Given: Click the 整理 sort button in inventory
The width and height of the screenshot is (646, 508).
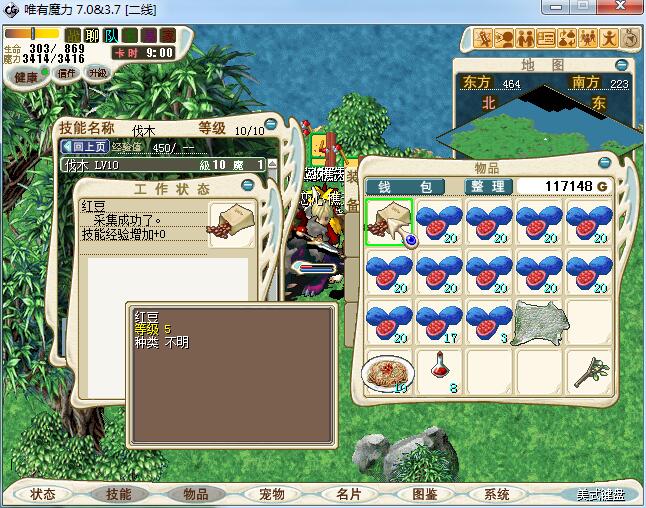Looking at the screenshot, I should point(490,187).
